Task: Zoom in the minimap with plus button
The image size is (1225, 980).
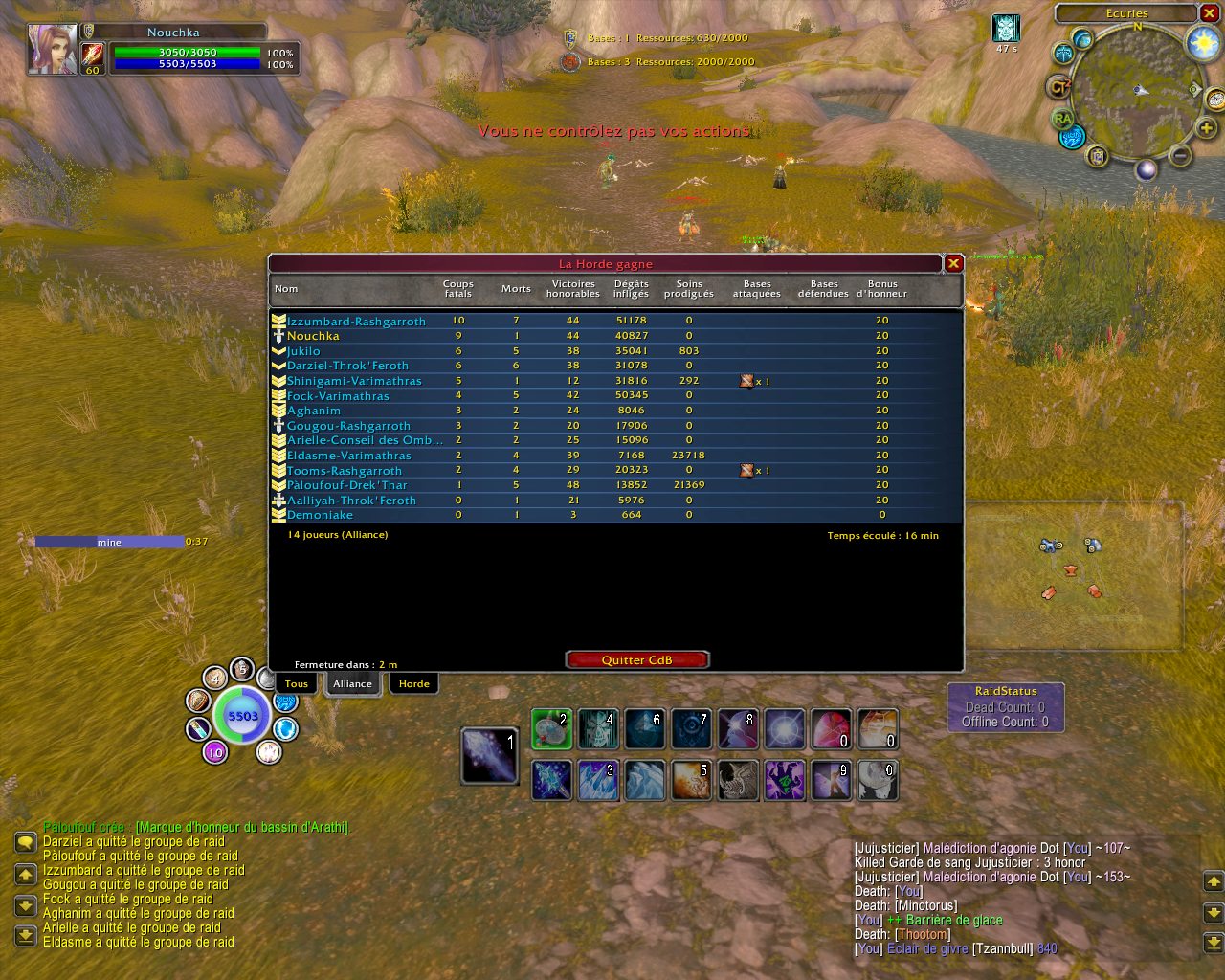Action: click(x=1206, y=127)
